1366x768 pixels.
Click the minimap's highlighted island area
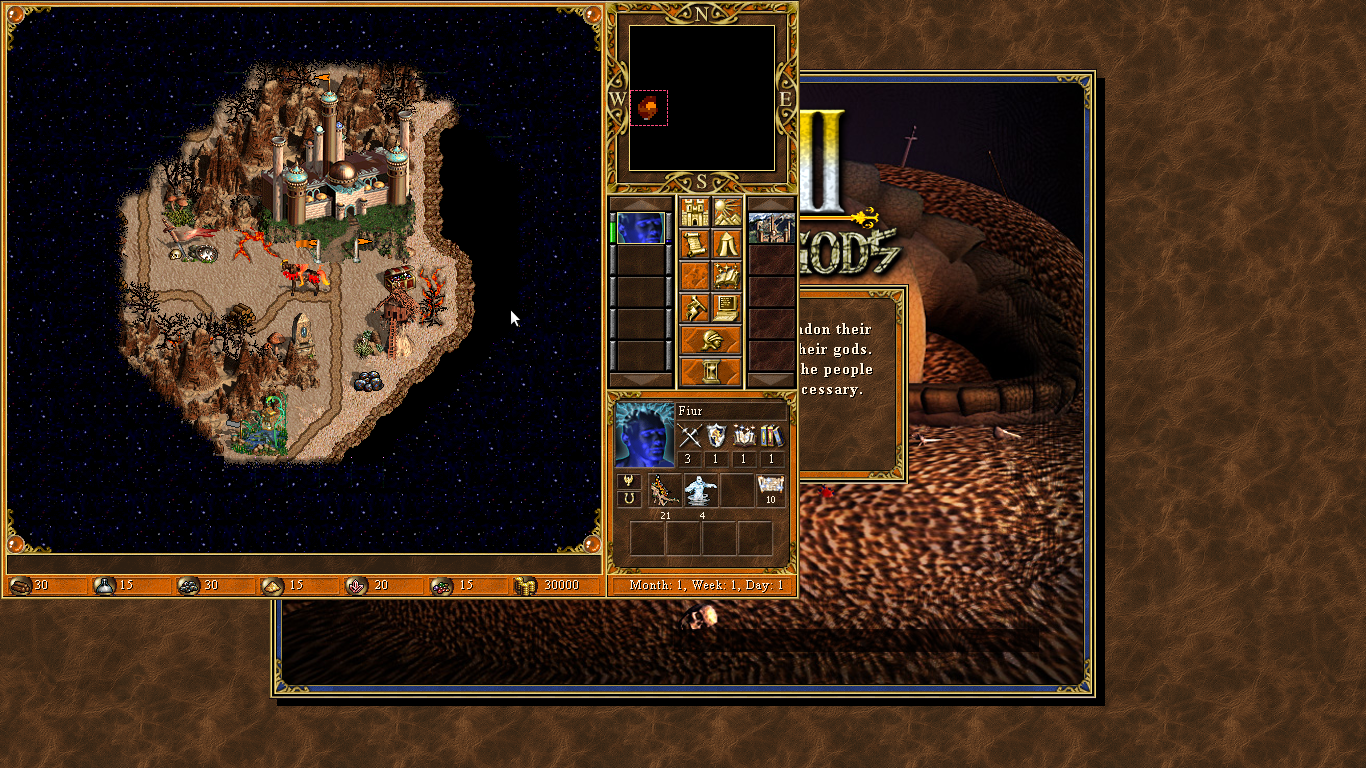click(x=649, y=107)
